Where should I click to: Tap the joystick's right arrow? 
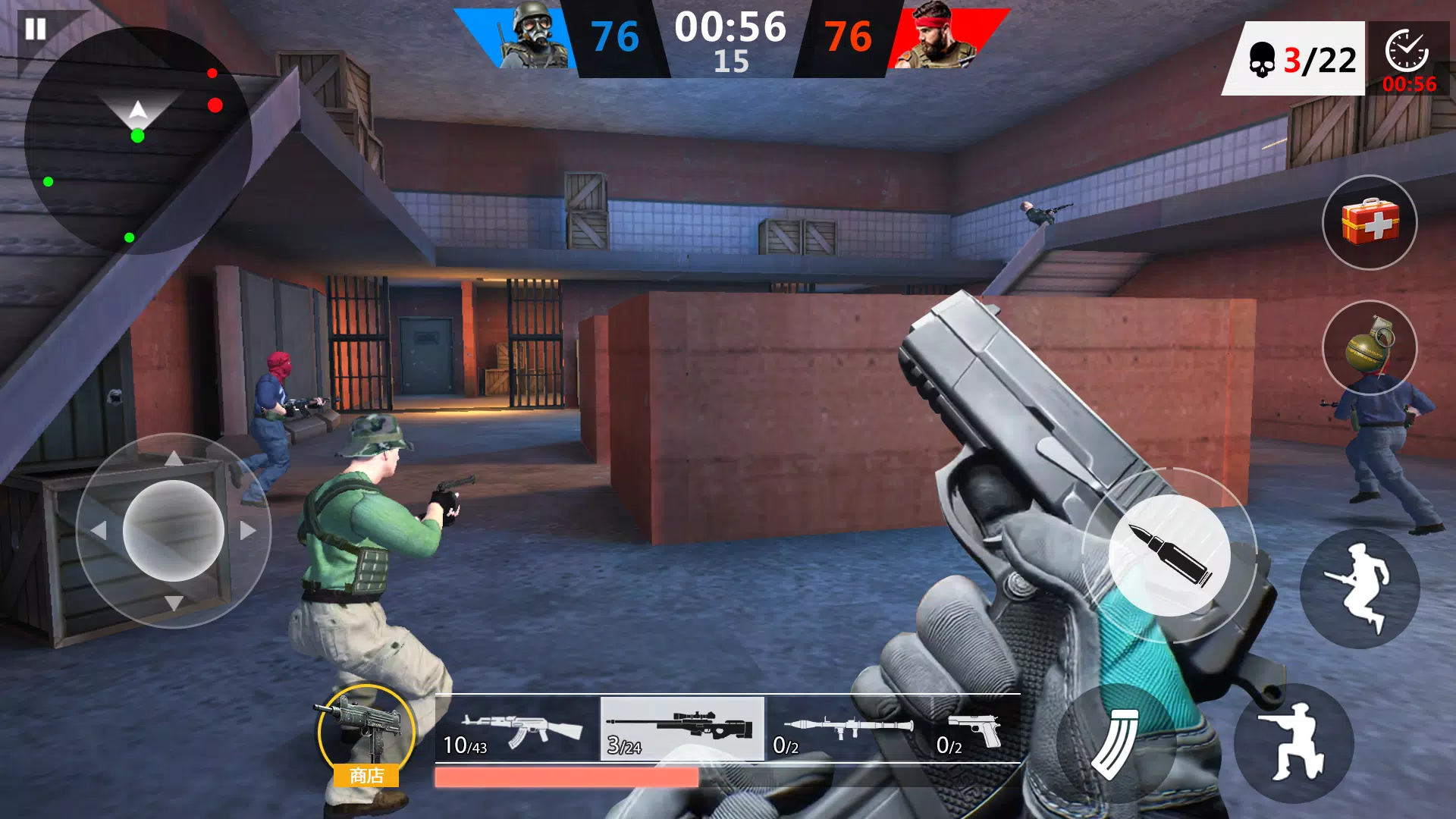(x=248, y=531)
